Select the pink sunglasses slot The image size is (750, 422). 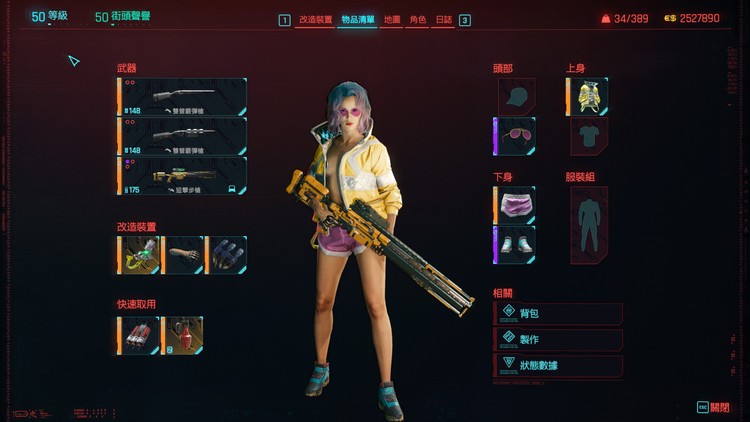point(516,136)
